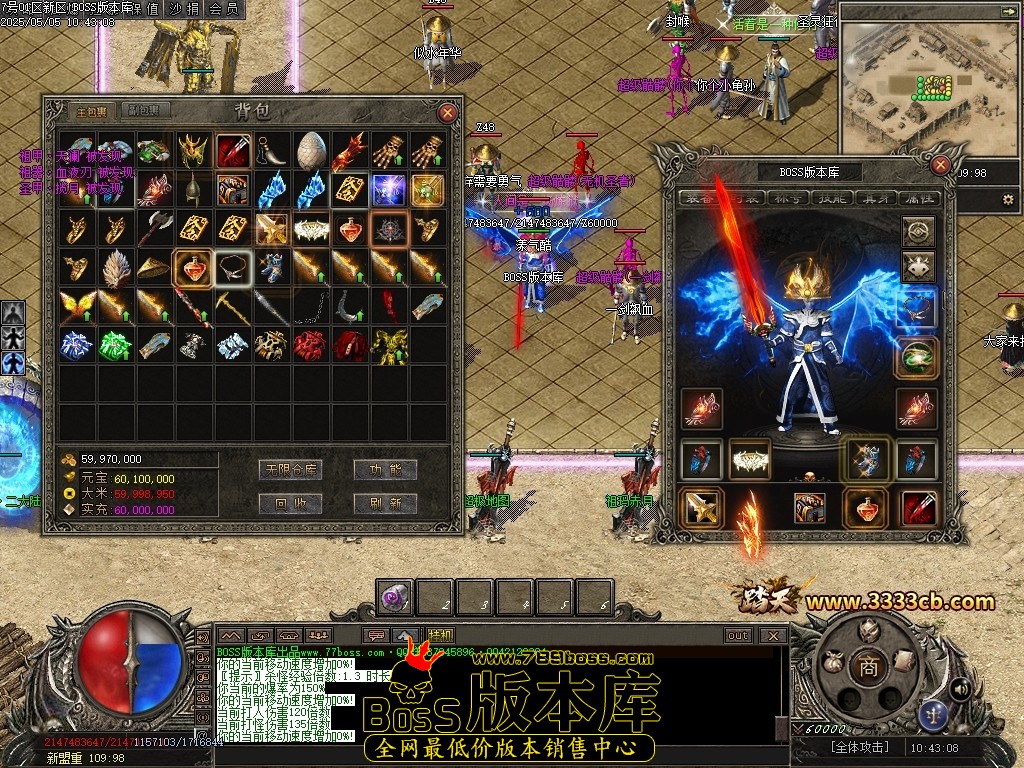Viewport: 1024px width, 768px height.
Task: Select the green crystal armor item
Action: pyautogui.click(x=116, y=345)
